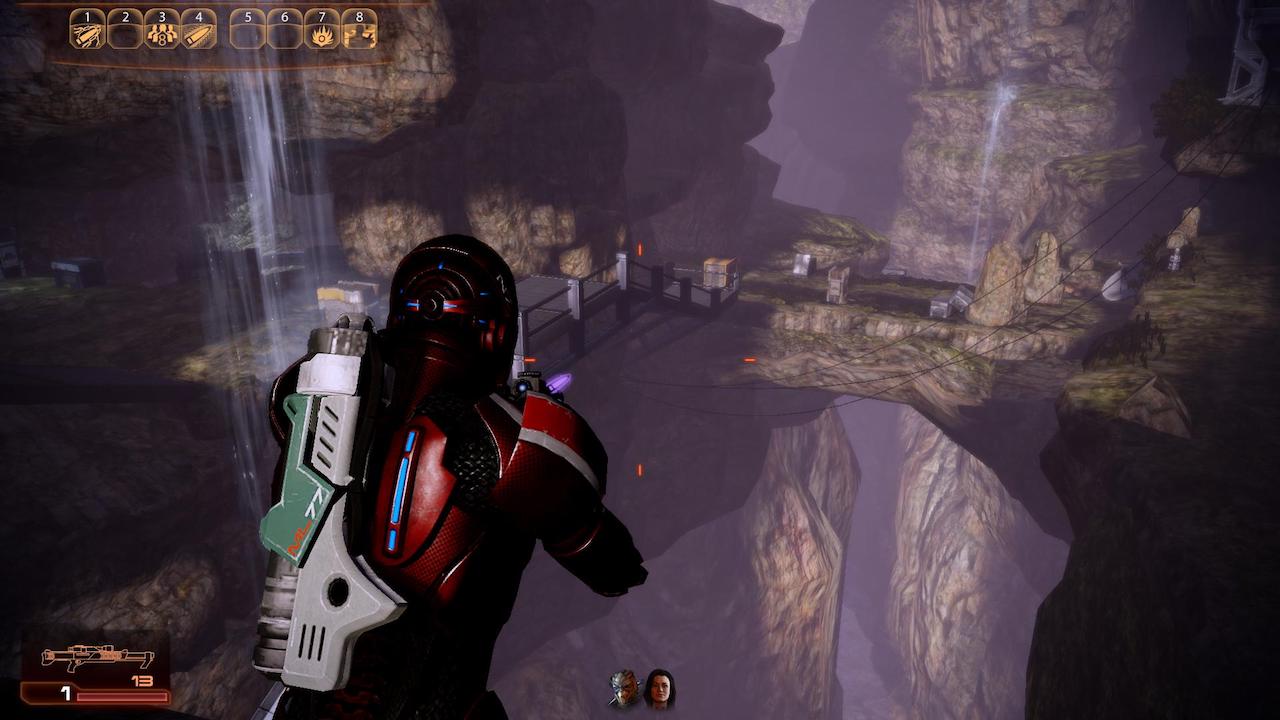The image size is (1280, 720).
Task: Activate the Disruptor Ammo power in slot 1
Action: point(87,30)
